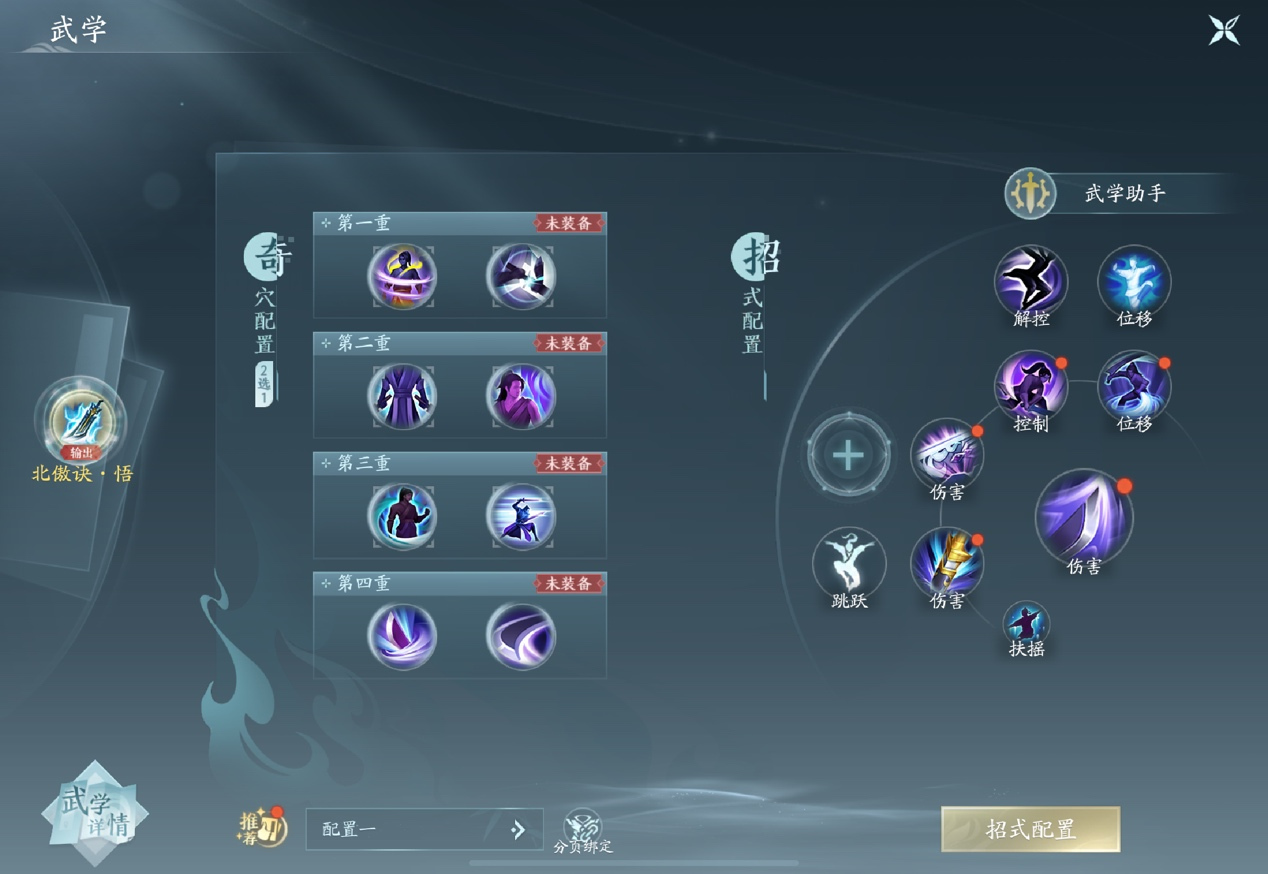Choose 第四重 talent with purple crescent slash
The width and height of the screenshot is (1268, 874).
coord(520,636)
